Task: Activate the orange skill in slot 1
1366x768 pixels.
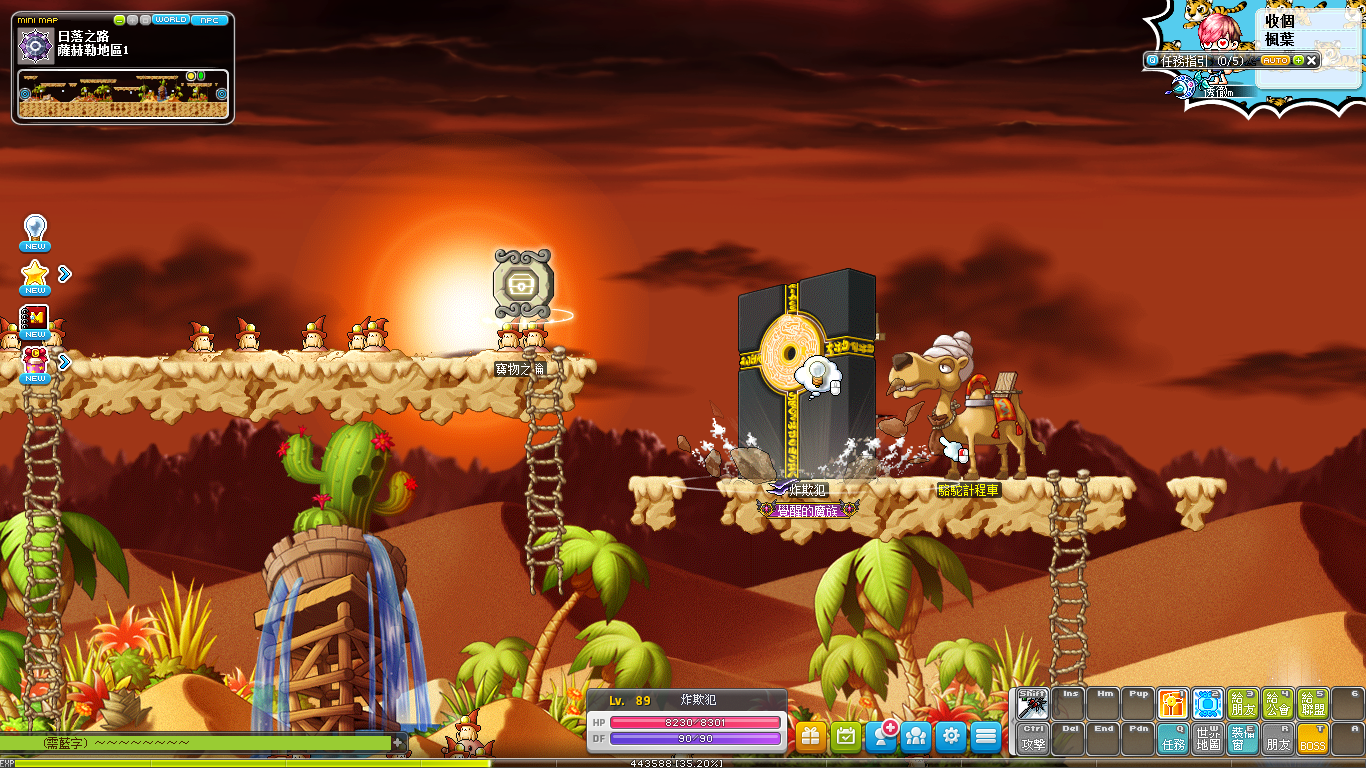Action: click(x=1173, y=704)
